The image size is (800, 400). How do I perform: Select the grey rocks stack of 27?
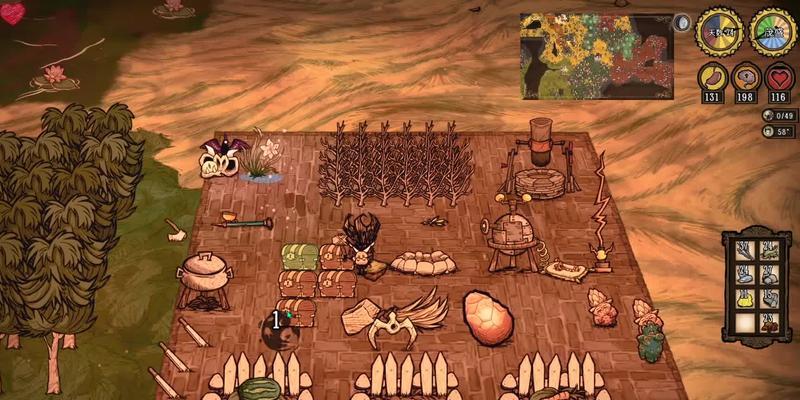tap(769, 274)
